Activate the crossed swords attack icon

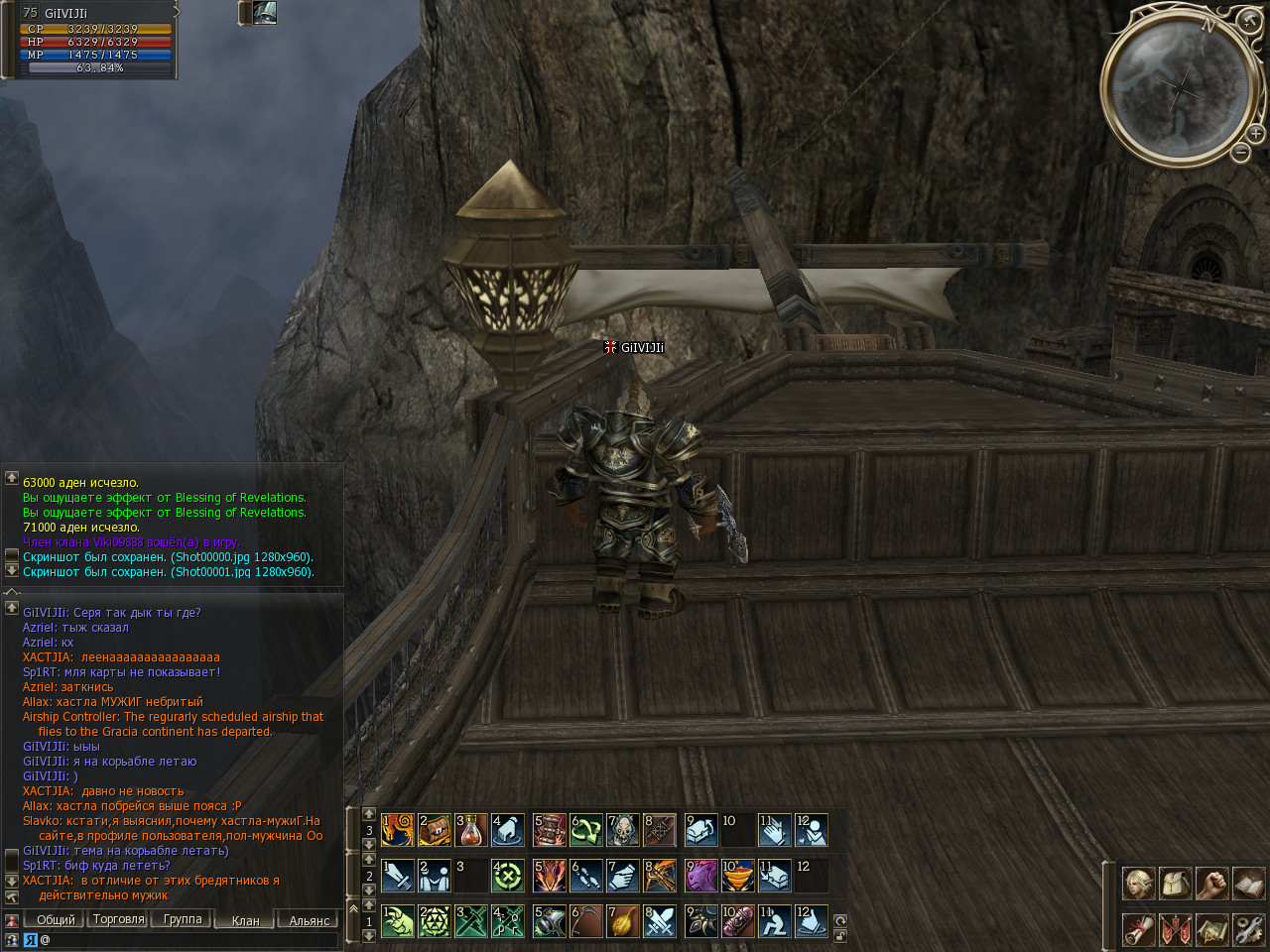pos(661,921)
